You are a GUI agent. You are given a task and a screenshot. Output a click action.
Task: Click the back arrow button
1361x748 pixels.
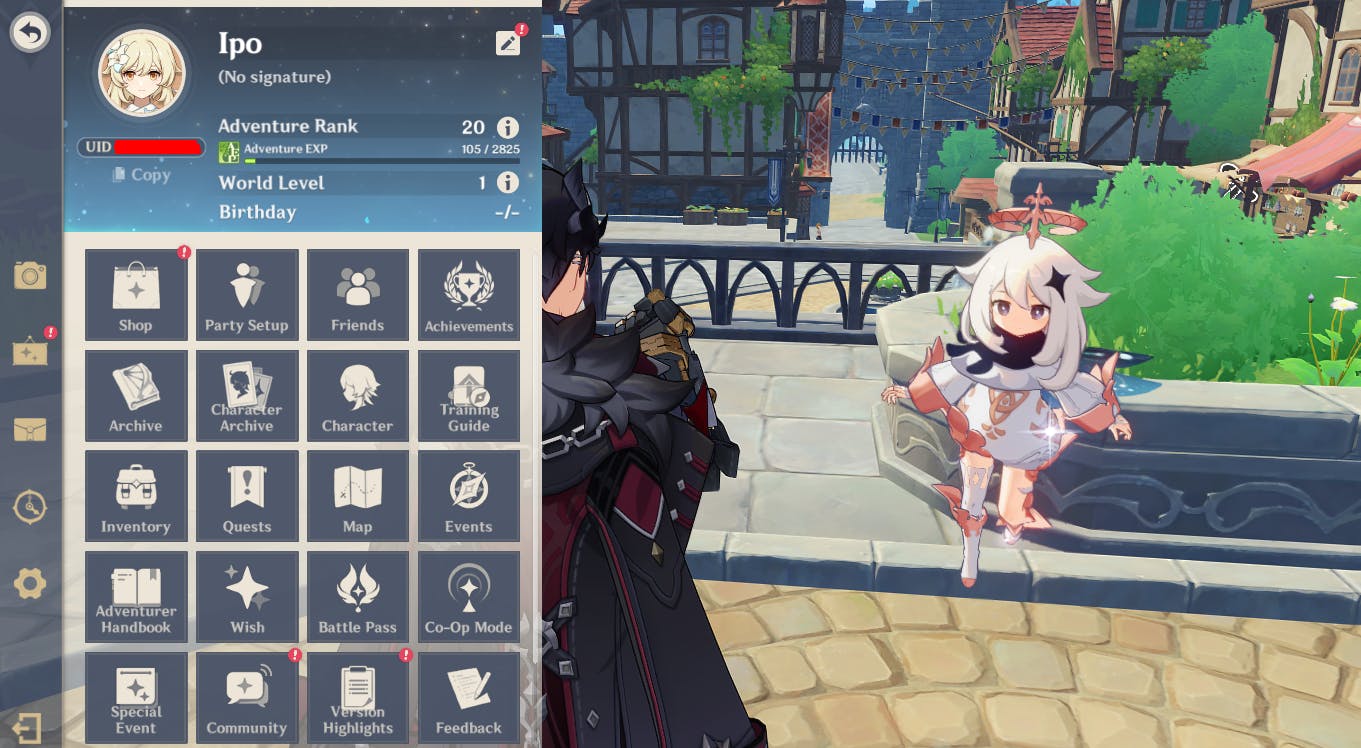pyautogui.click(x=30, y=33)
